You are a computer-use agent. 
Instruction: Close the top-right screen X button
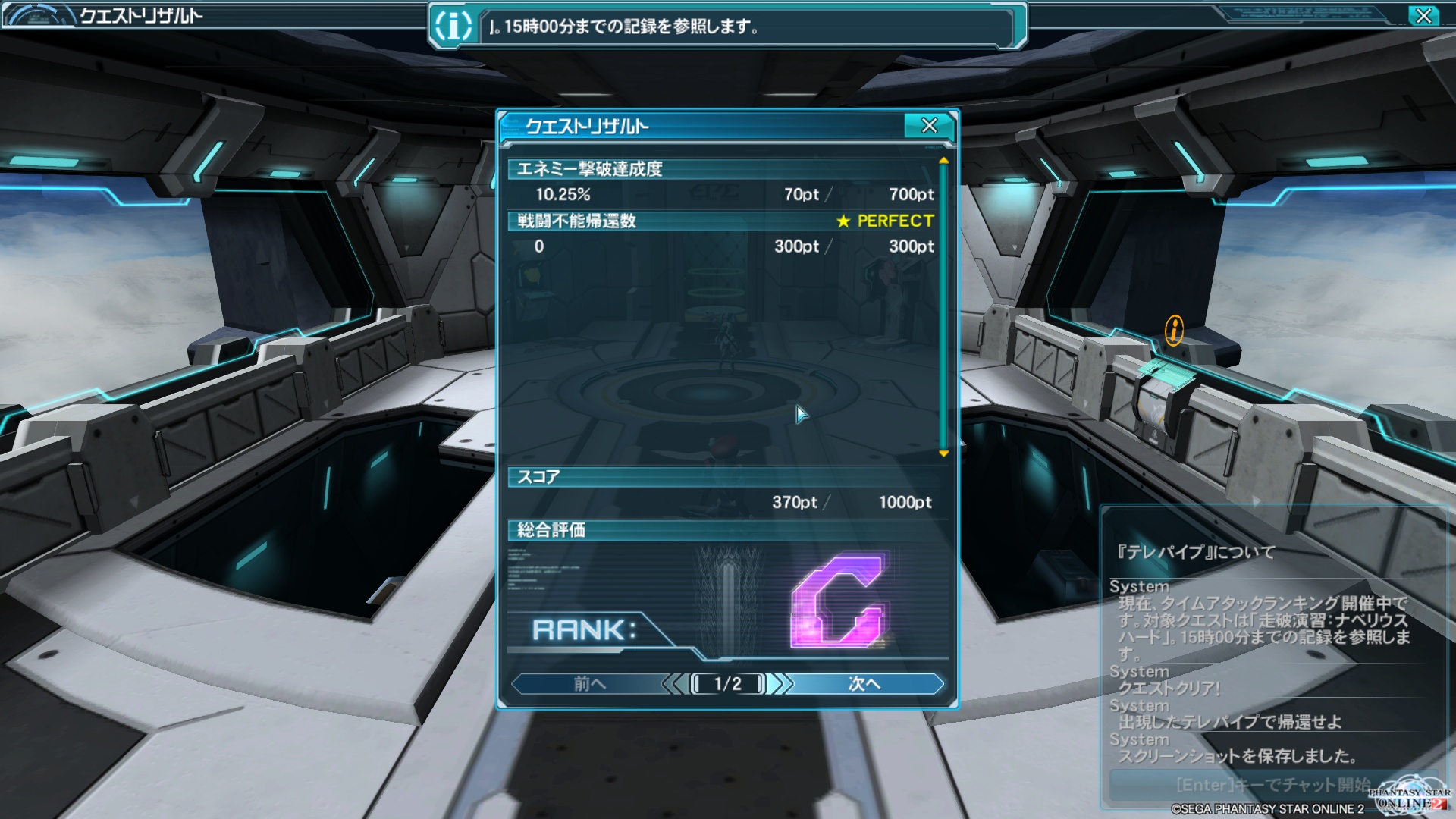coord(1423,16)
